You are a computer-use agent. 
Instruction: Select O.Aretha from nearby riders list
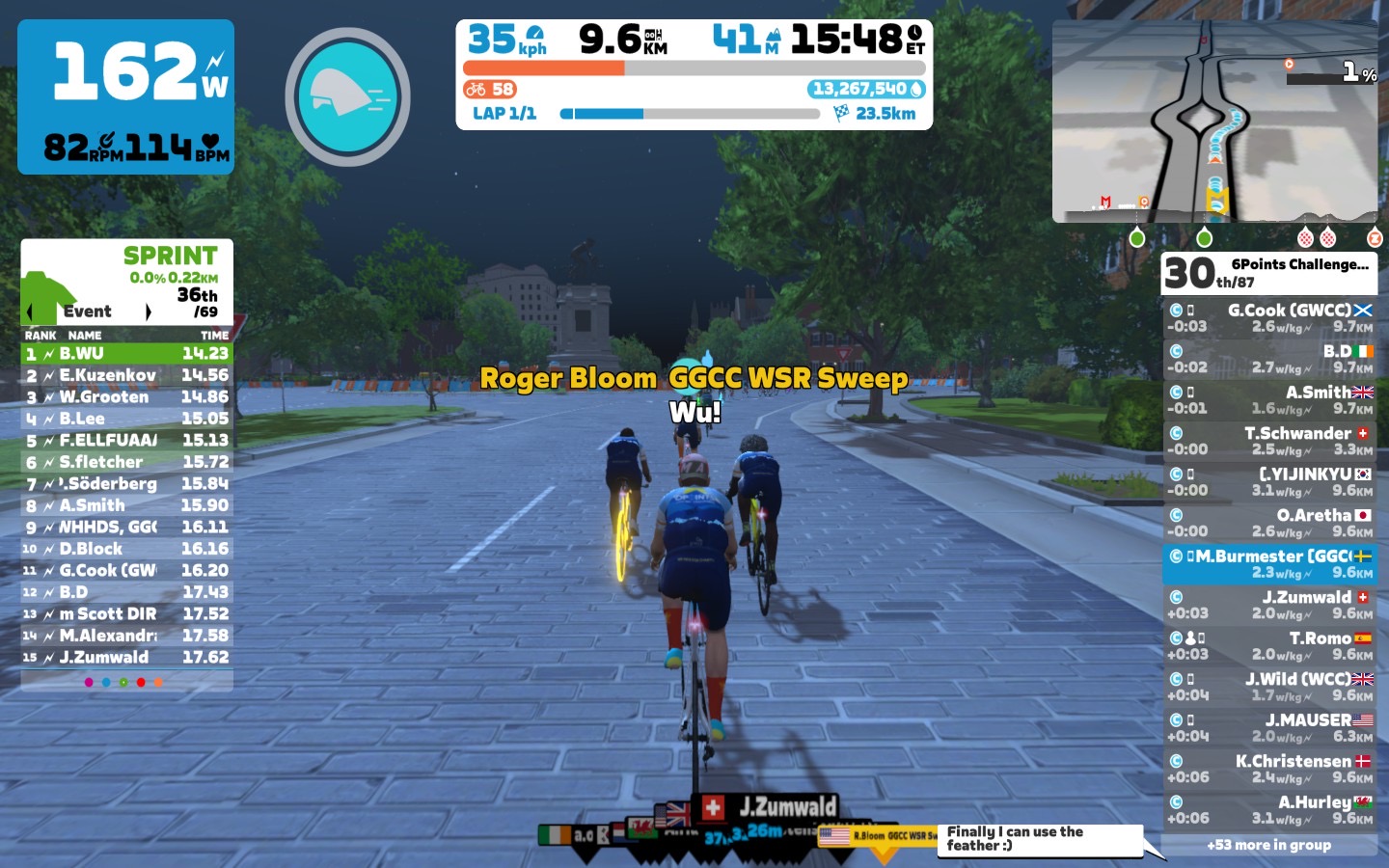point(1269,523)
